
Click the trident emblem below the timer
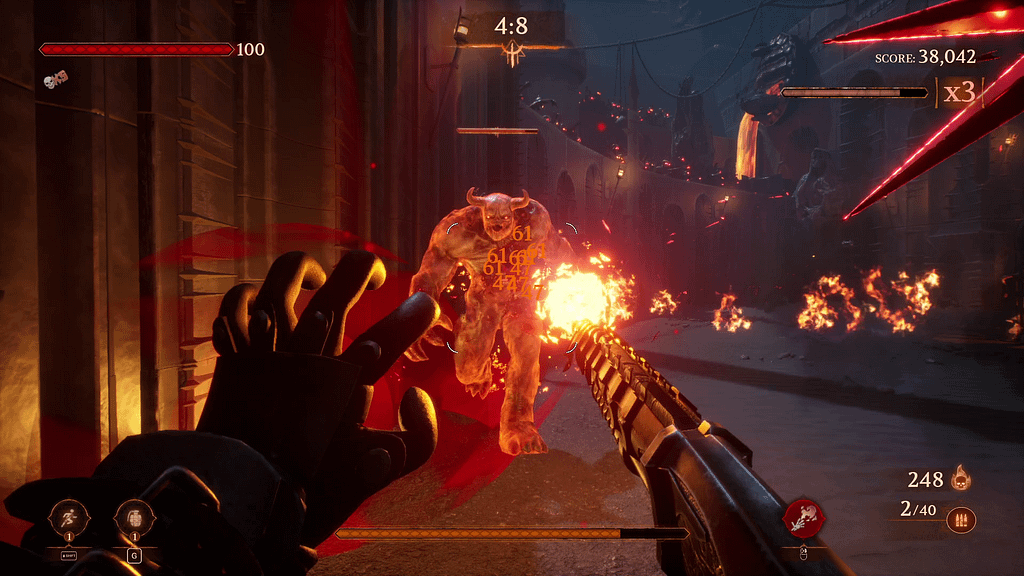click(514, 56)
